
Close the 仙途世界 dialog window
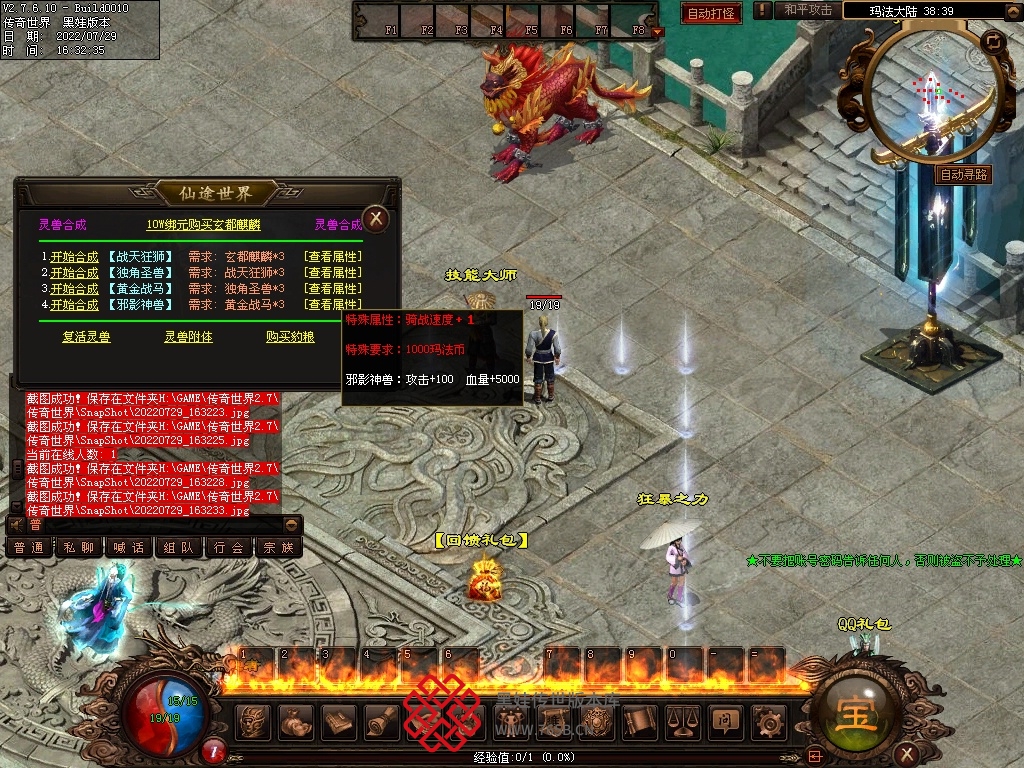[375, 218]
